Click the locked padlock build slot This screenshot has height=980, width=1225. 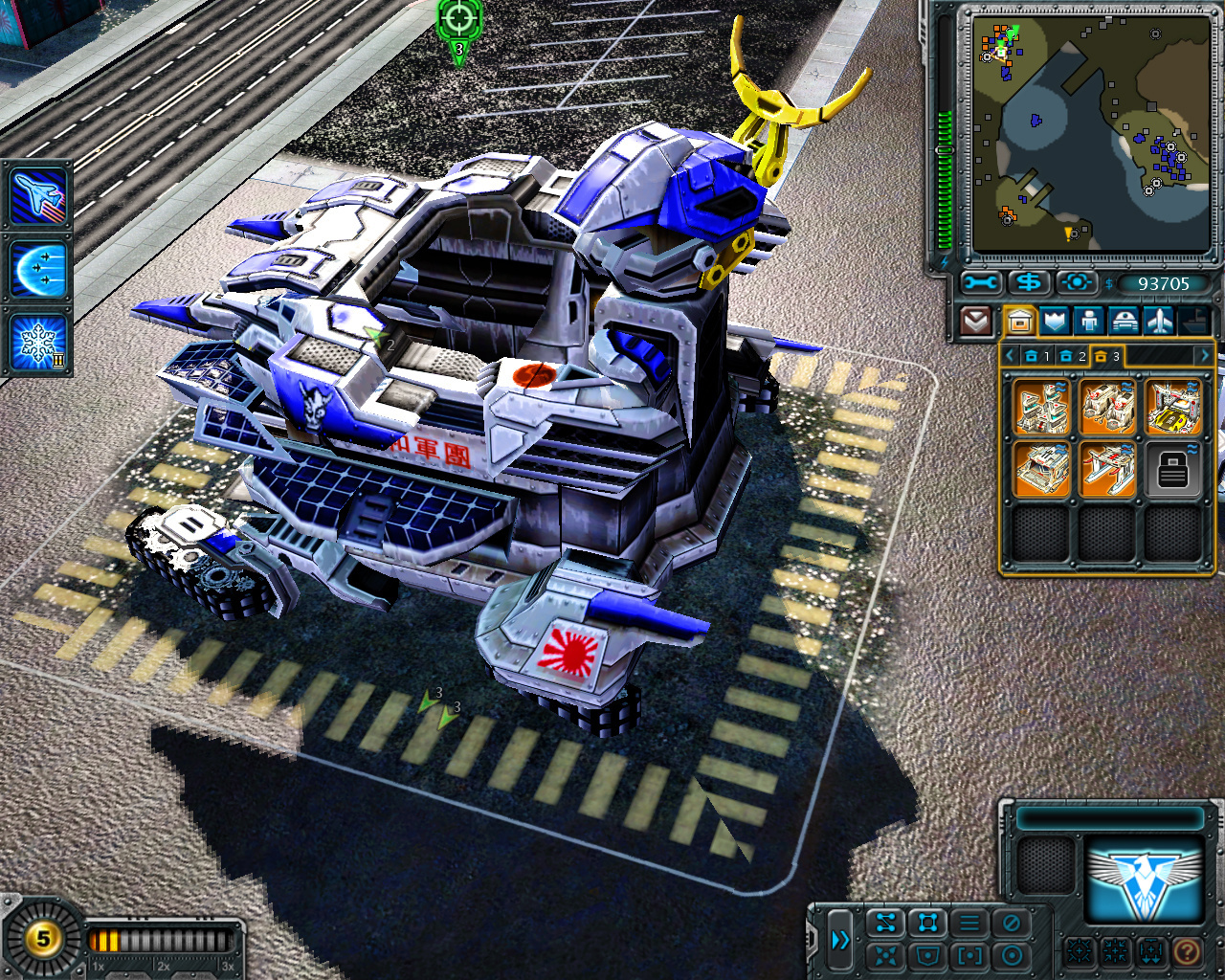pyautogui.click(x=1172, y=469)
